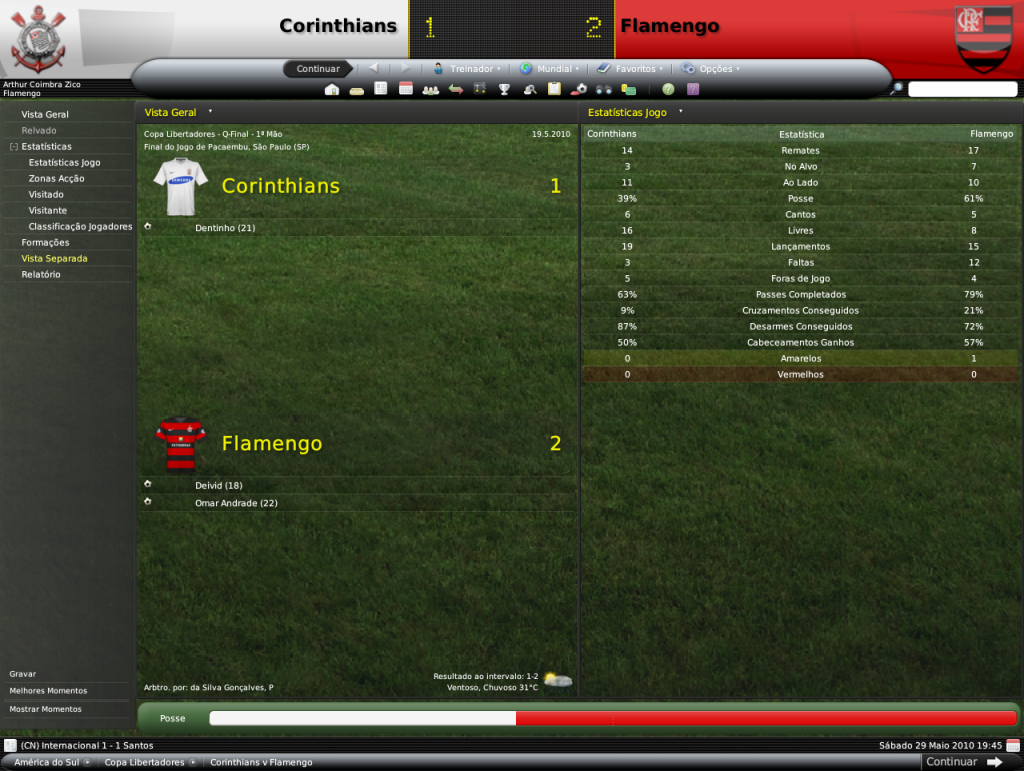1024x771 pixels.
Task: Open Classificação Jogadores in the sidebar
Action: 80,227
